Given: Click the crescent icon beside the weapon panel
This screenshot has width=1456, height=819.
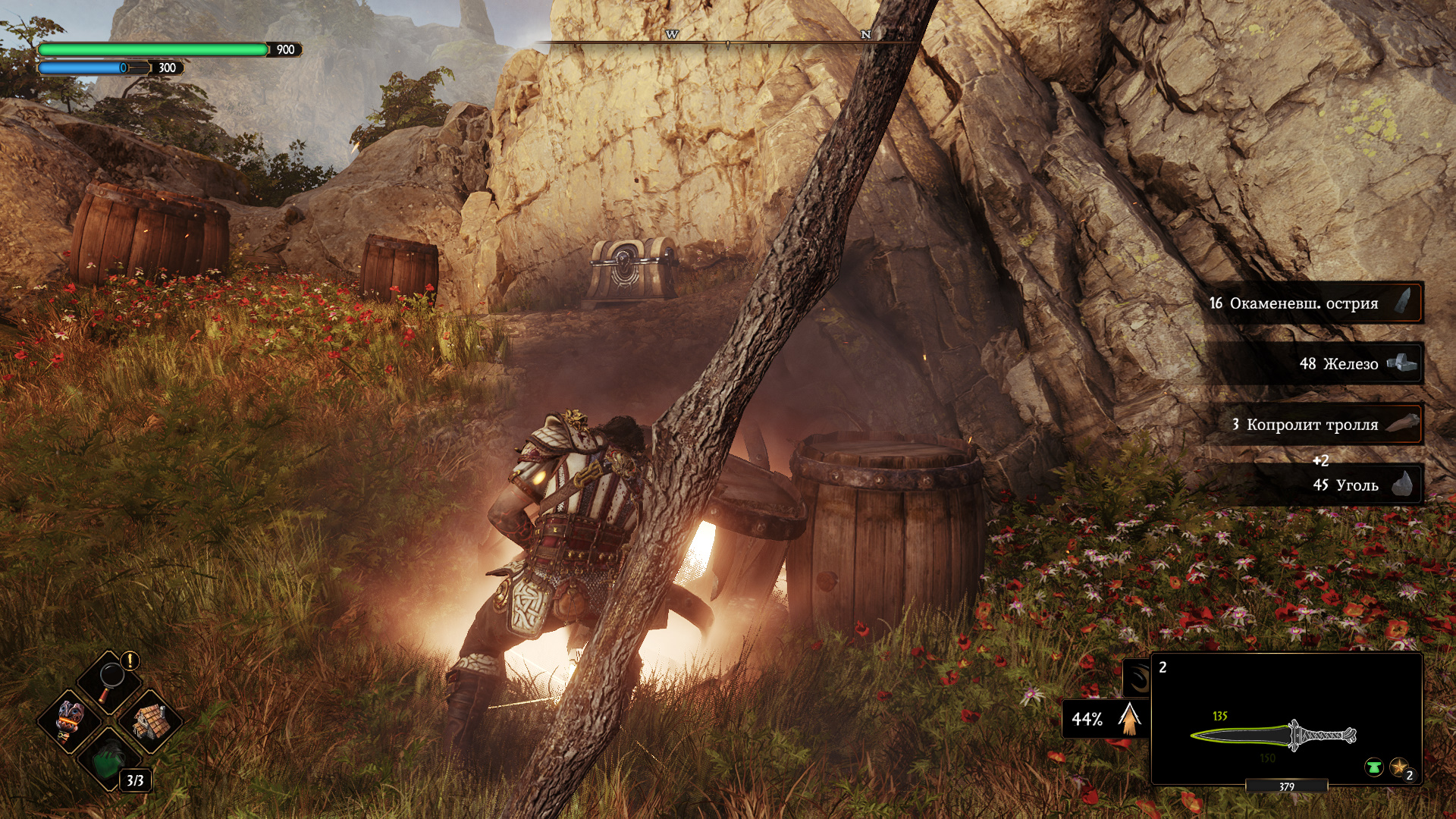Looking at the screenshot, I should [x=1138, y=677].
